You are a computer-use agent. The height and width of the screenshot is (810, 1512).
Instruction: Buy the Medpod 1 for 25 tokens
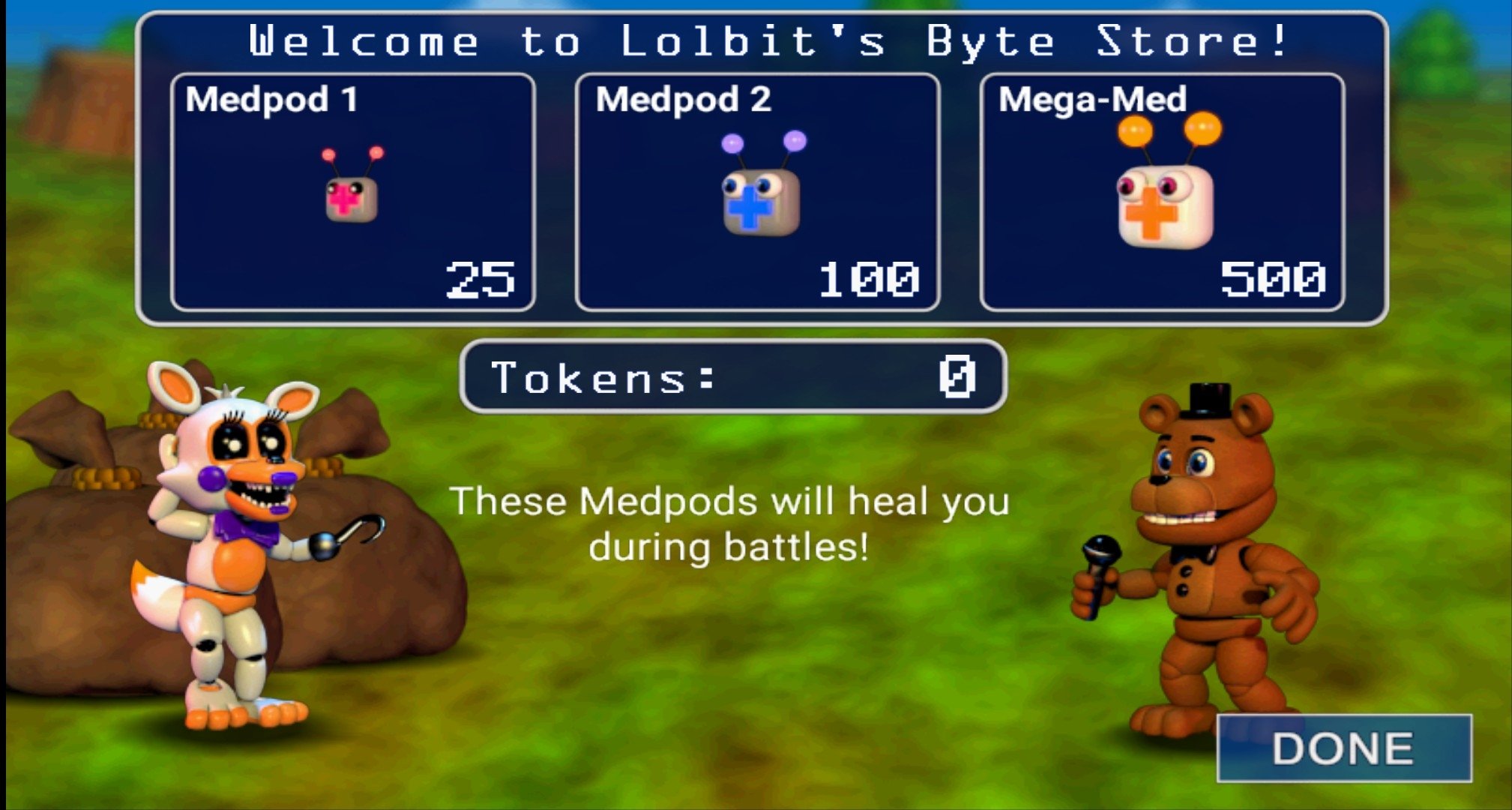(x=352, y=192)
